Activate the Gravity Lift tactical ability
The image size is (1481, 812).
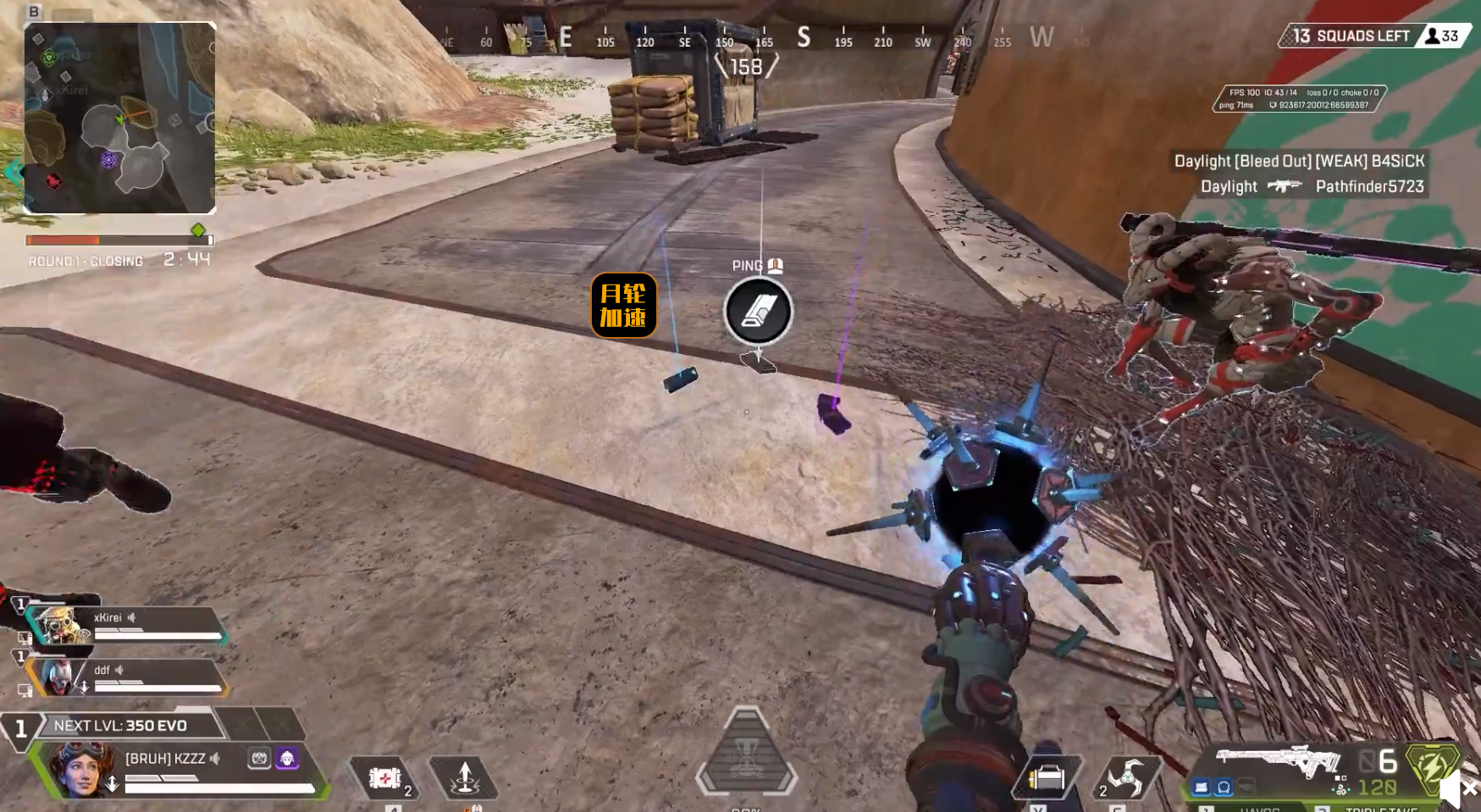(x=464, y=777)
